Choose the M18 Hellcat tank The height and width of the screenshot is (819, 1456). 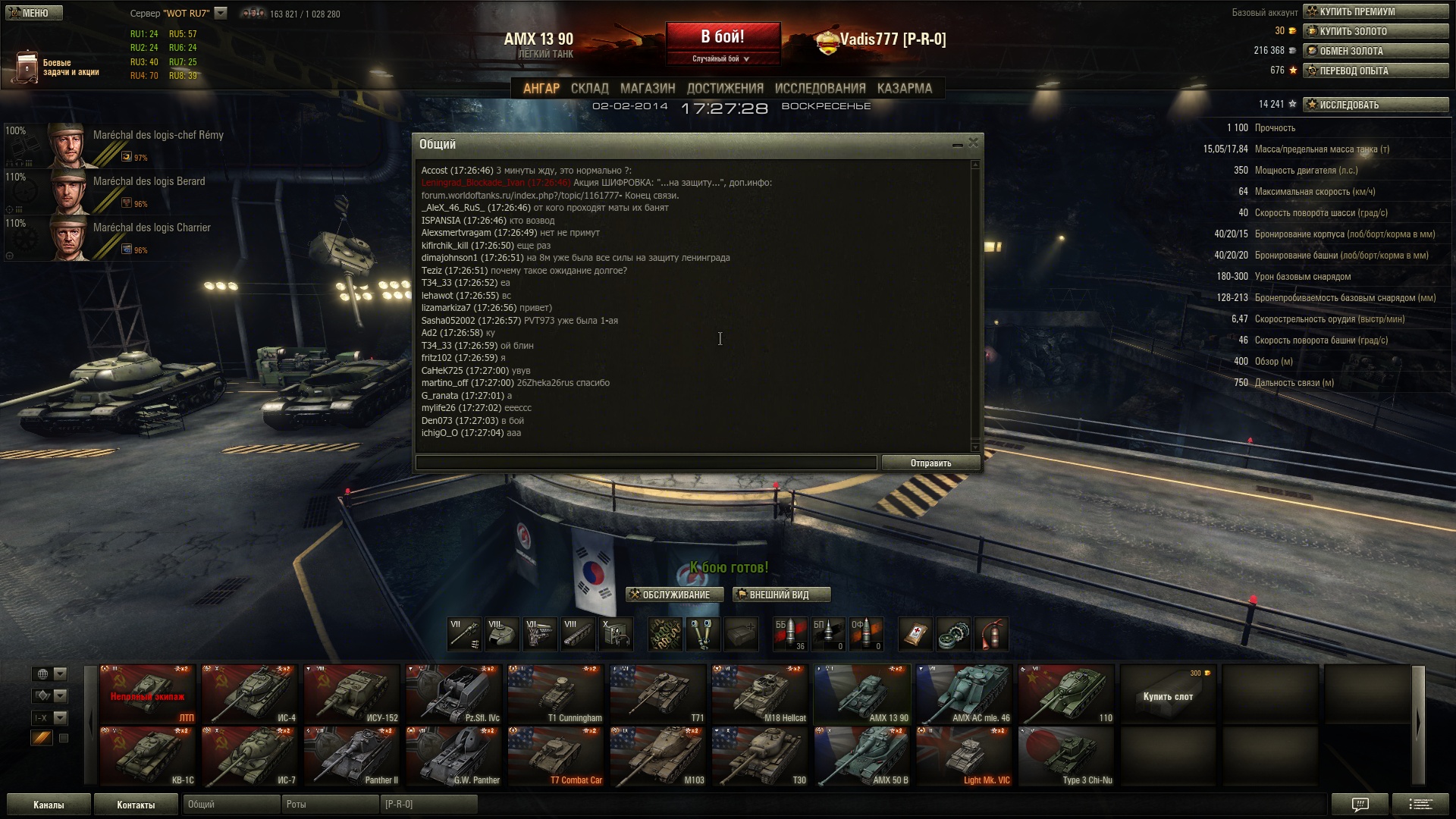pyautogui.click(x=760, y=694)
